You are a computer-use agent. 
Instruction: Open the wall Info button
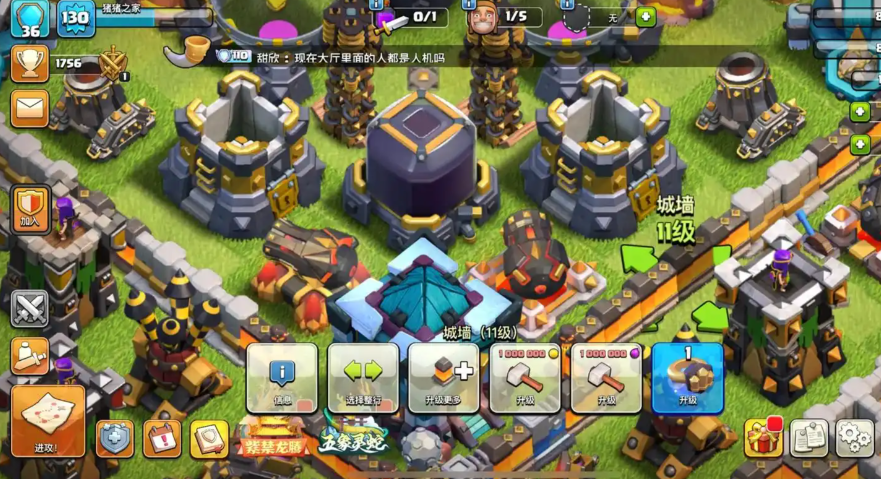pos(282,378)
